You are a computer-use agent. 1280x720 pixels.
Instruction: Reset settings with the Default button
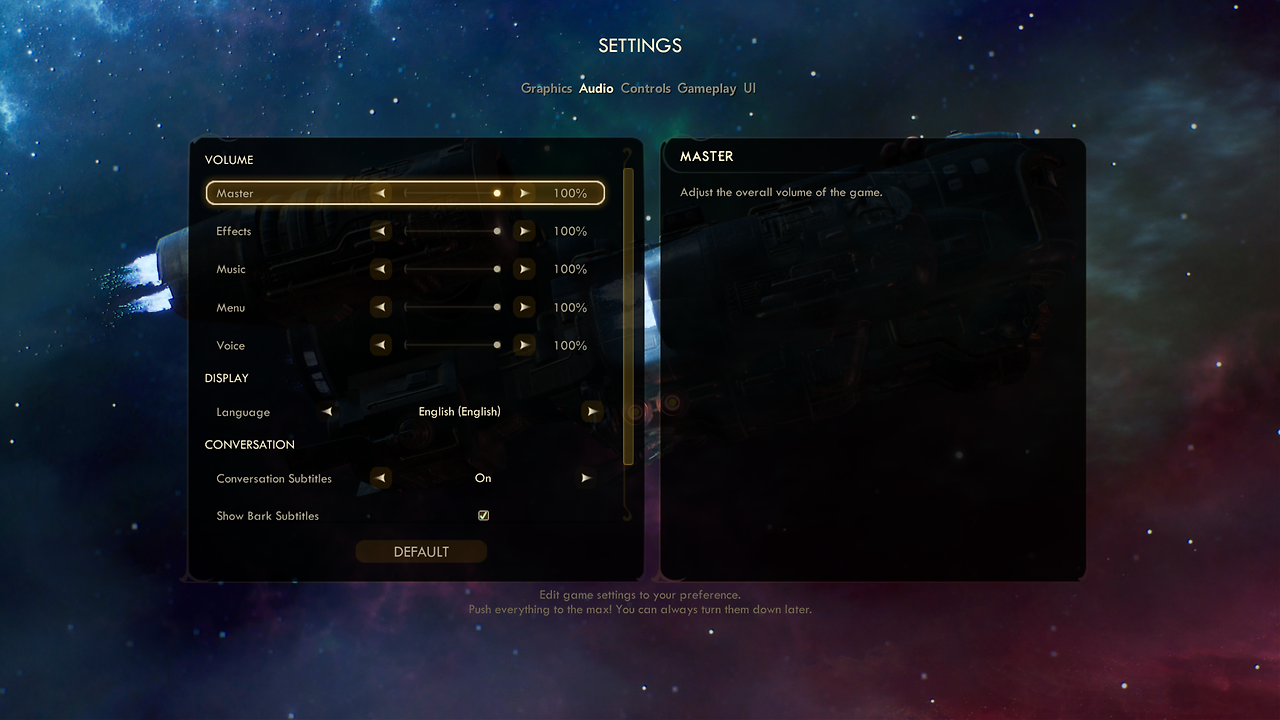click(x=421, y=552)
